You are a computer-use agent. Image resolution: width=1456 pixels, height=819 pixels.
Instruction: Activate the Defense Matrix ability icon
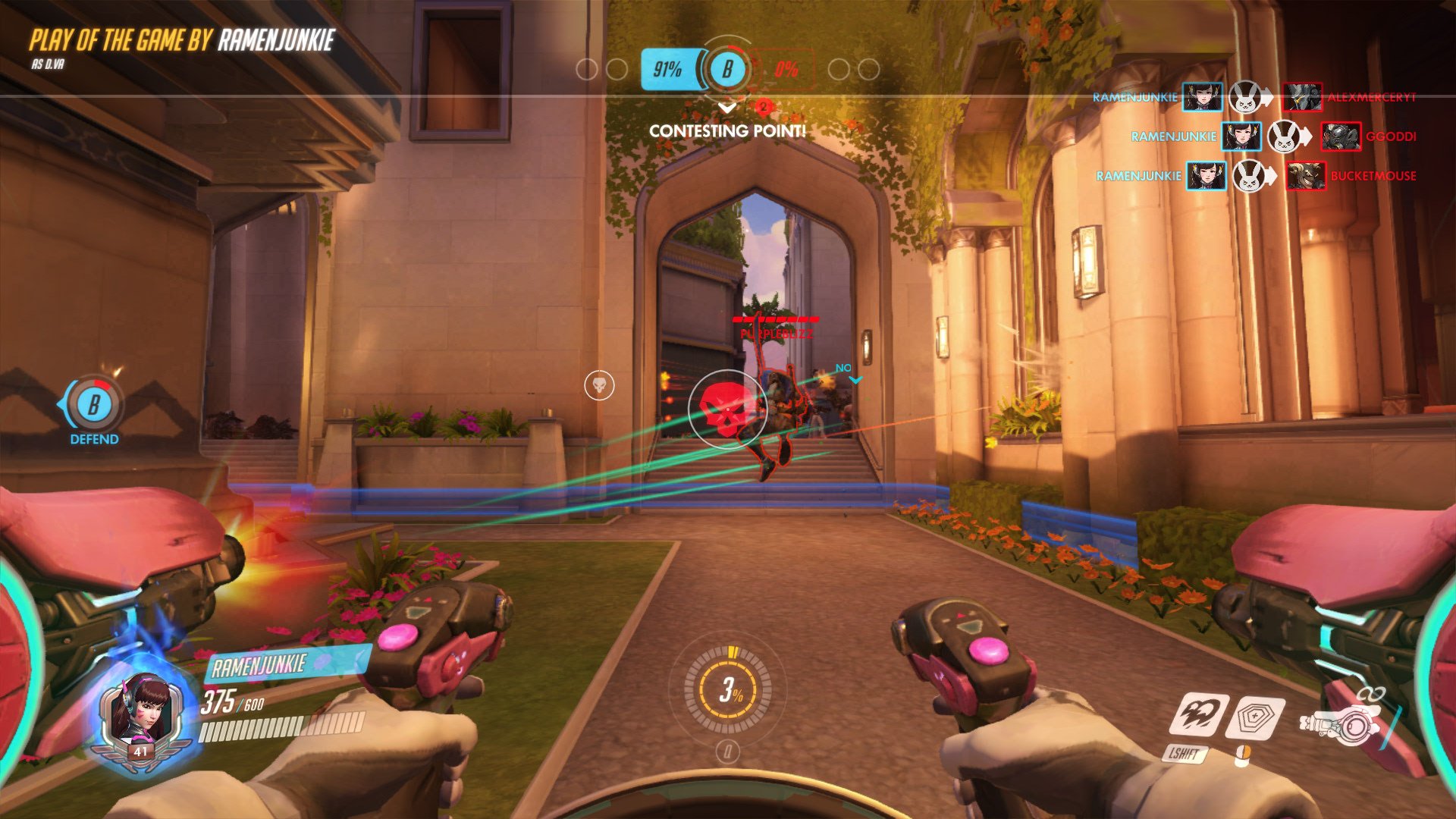coord(1257,717)
